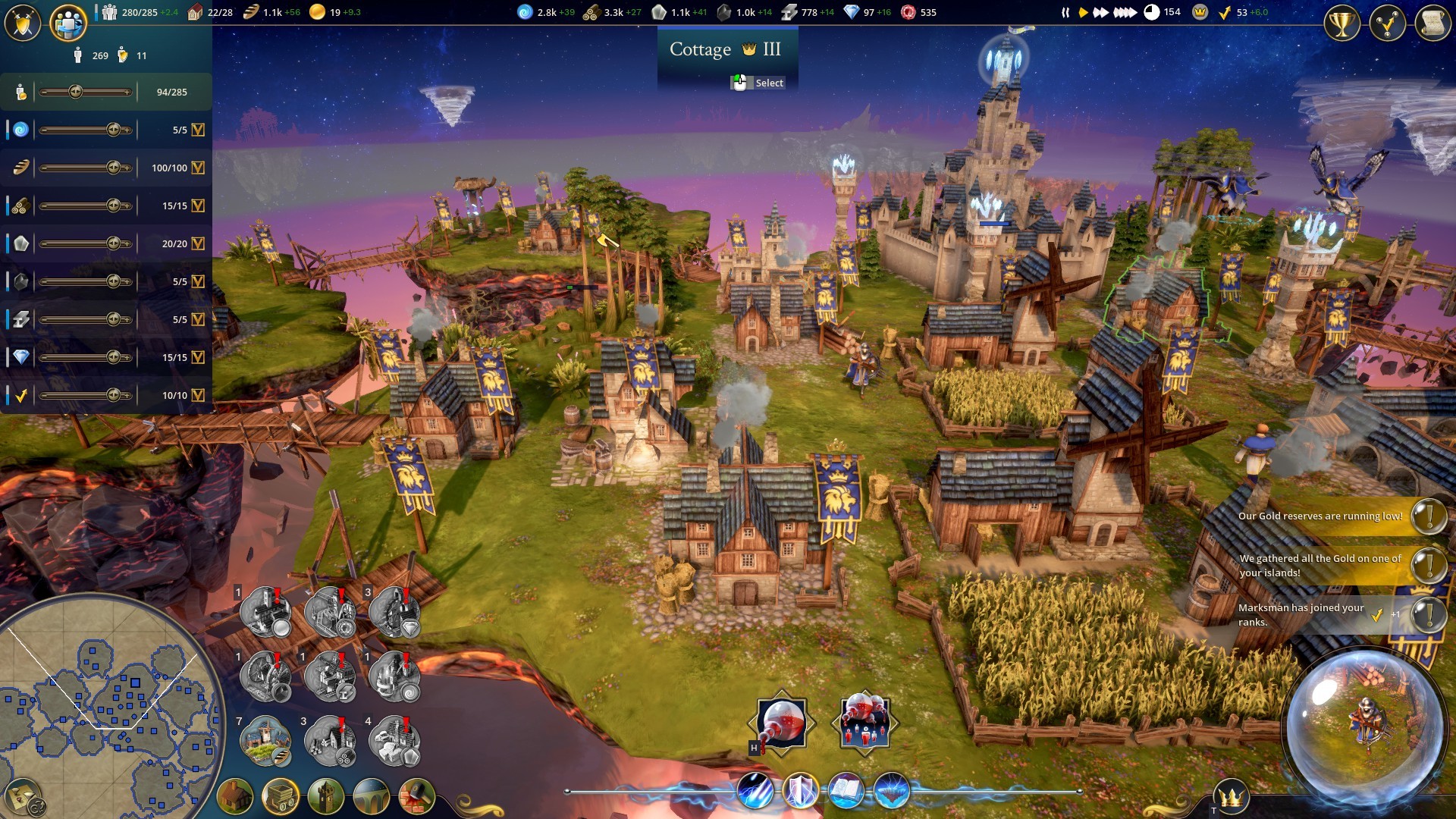Activate the hammer demolish tool

click(416, 796)
